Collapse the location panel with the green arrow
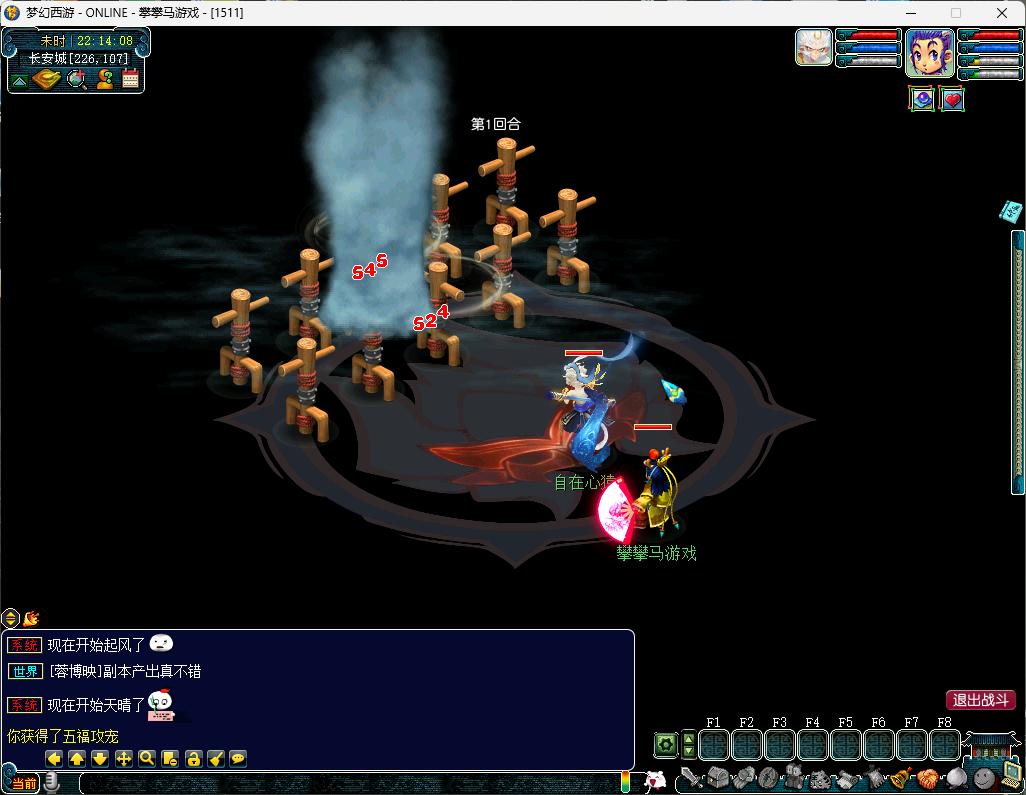This screenshot has width=1026, height=795. [19, 80]
